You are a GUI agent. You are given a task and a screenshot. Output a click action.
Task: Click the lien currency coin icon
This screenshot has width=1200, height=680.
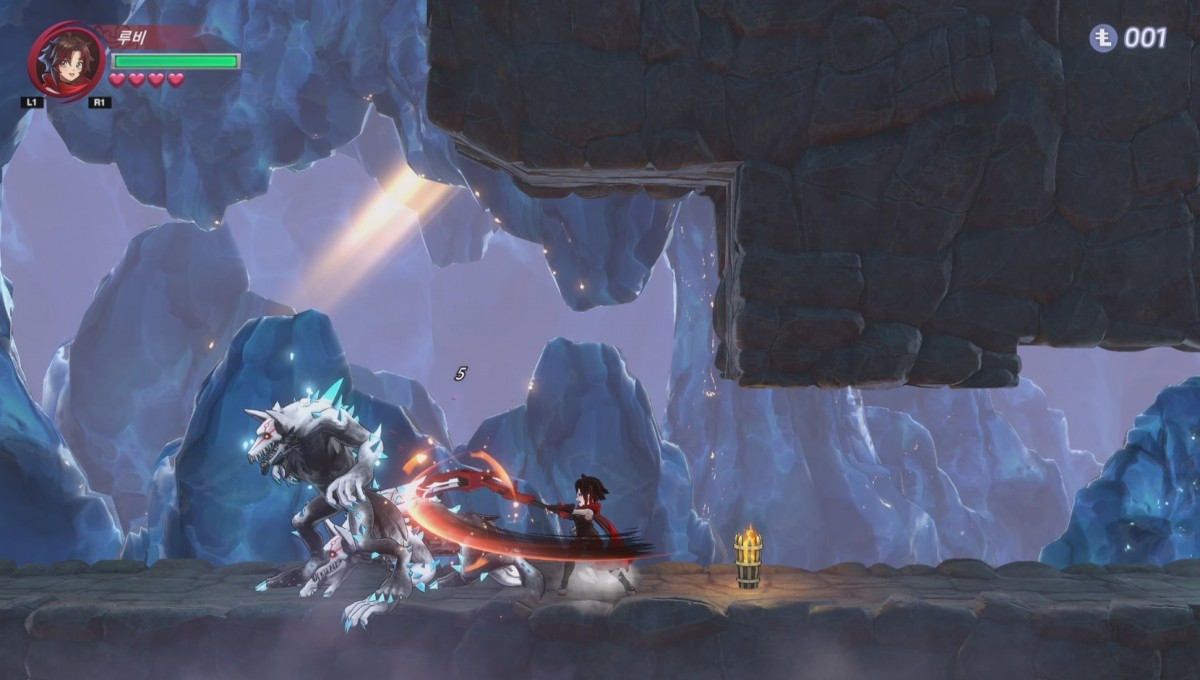coord(1103,38)
